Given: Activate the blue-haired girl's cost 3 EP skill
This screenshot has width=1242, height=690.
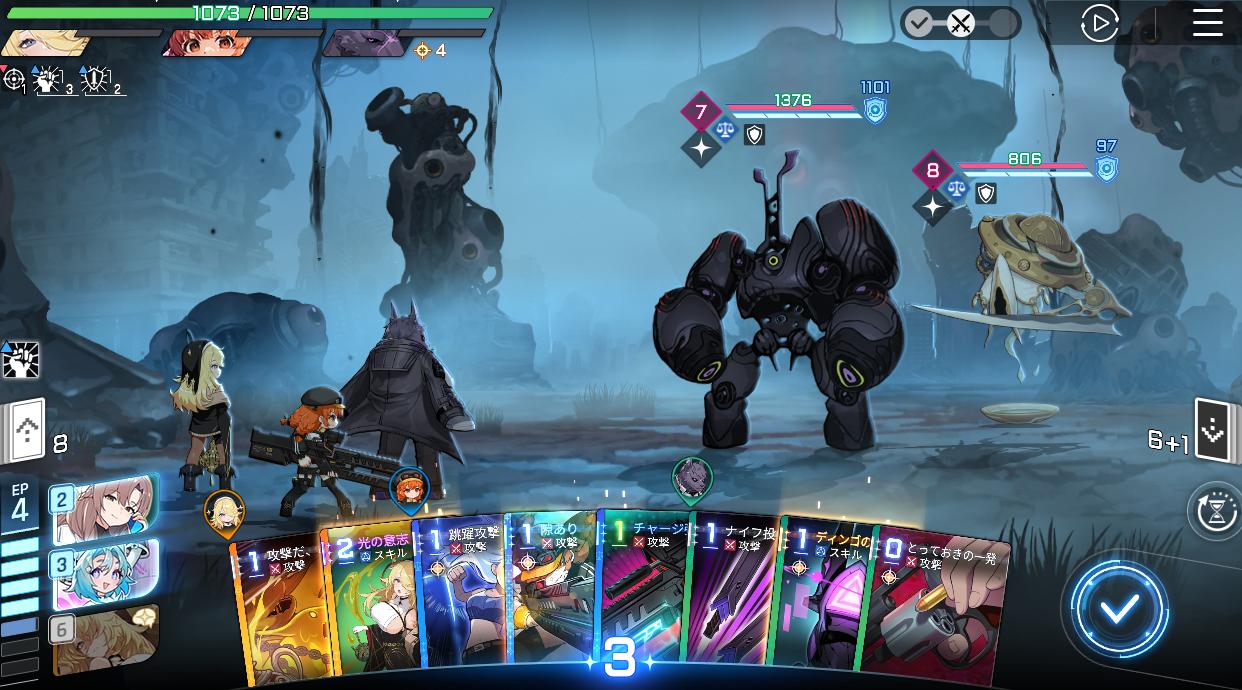Looking at the screenshot, I should click(104, 573).
